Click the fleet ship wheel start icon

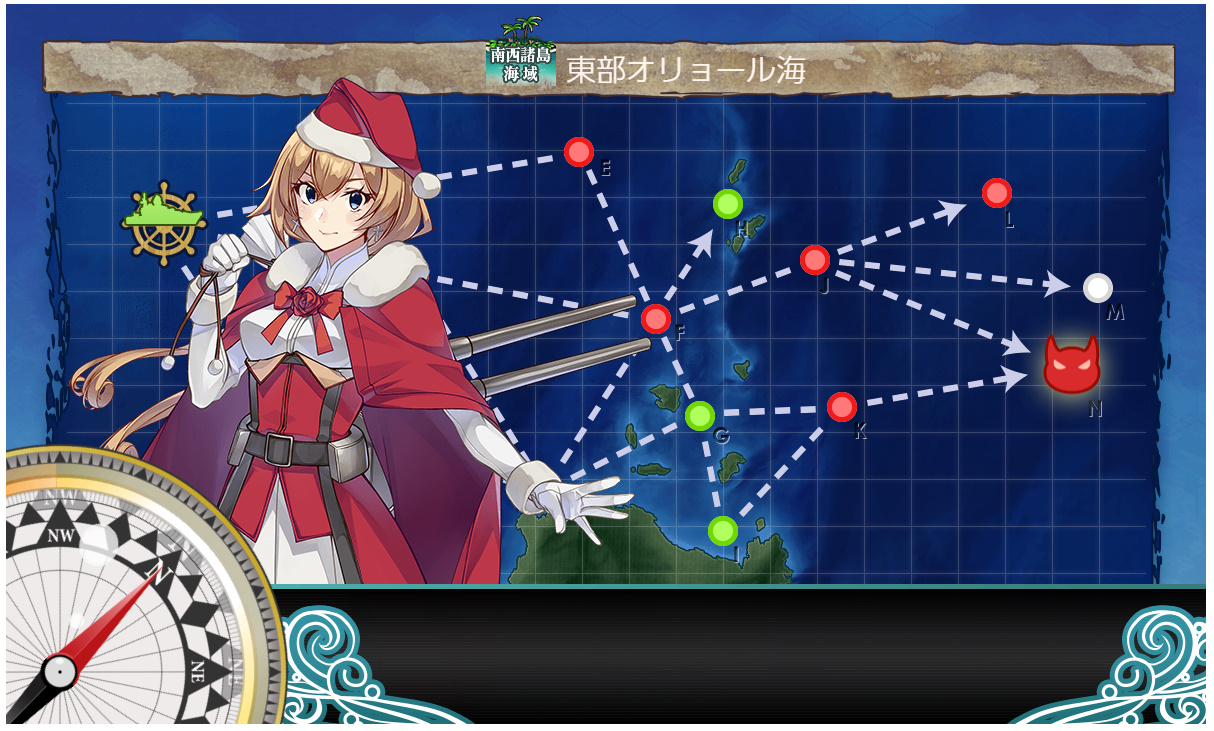163,221
